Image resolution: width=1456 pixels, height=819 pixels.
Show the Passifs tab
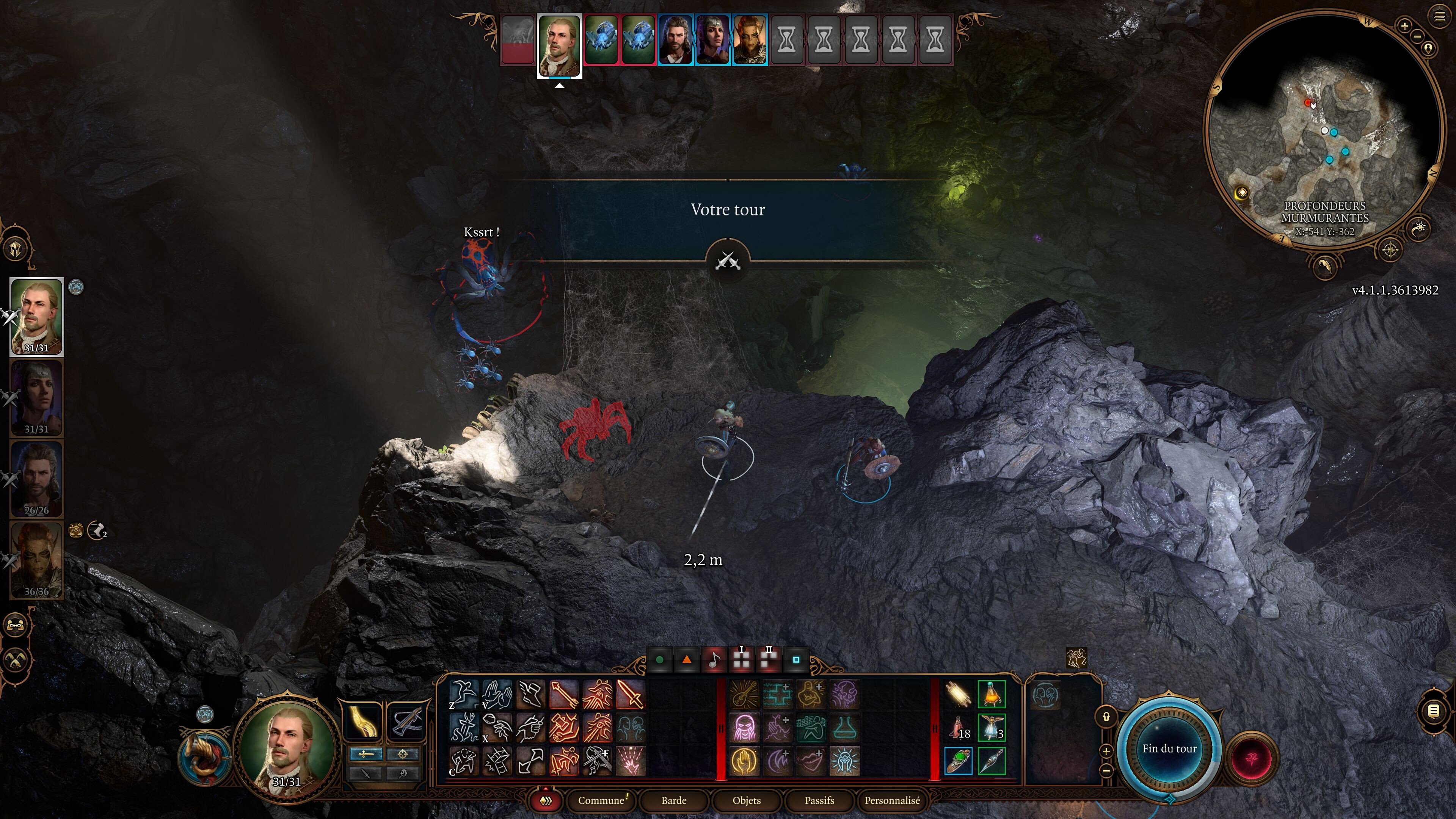tap(819, 800)
